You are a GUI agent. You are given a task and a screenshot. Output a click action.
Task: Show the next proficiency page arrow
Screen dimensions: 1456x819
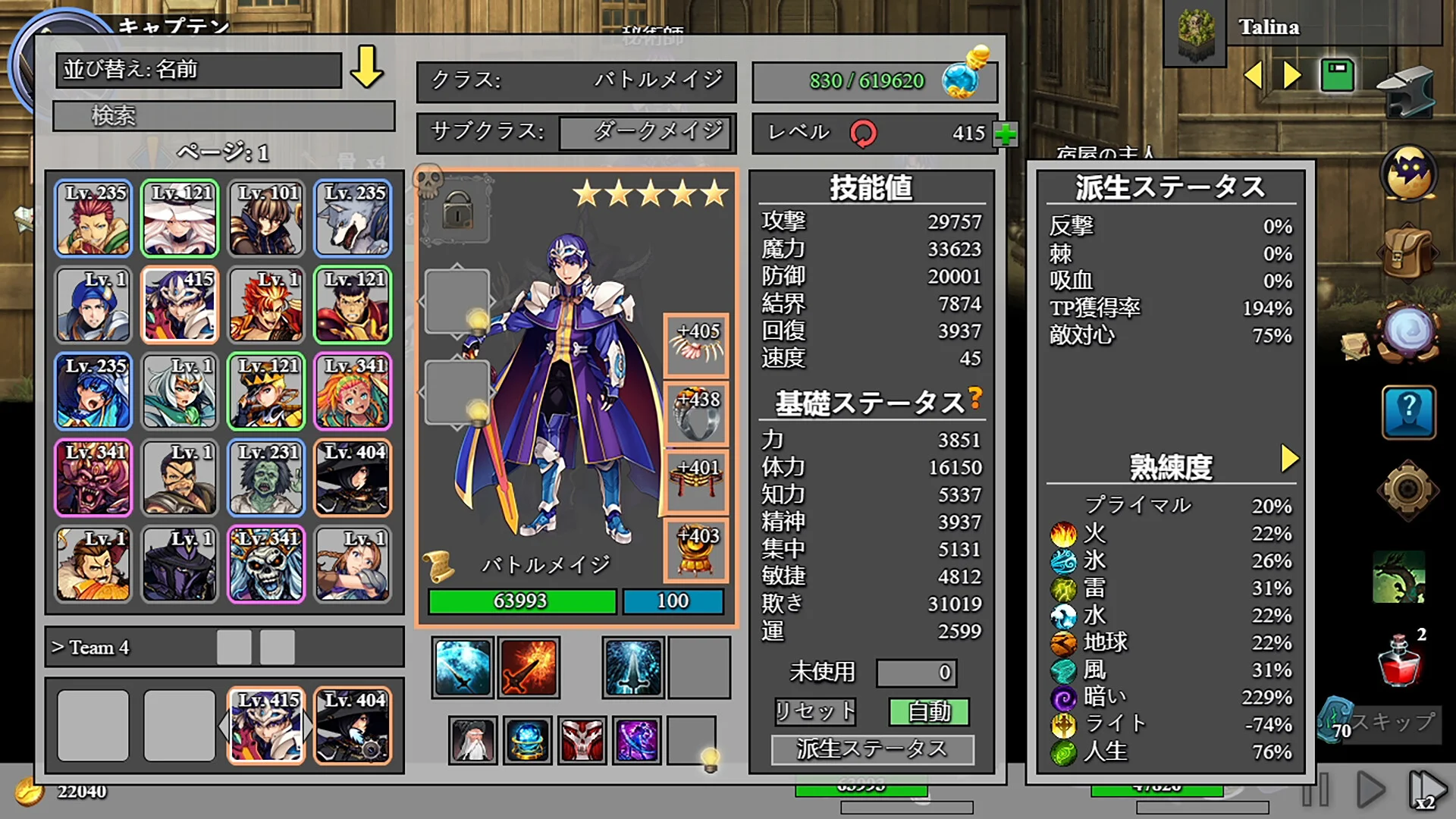1289,458
